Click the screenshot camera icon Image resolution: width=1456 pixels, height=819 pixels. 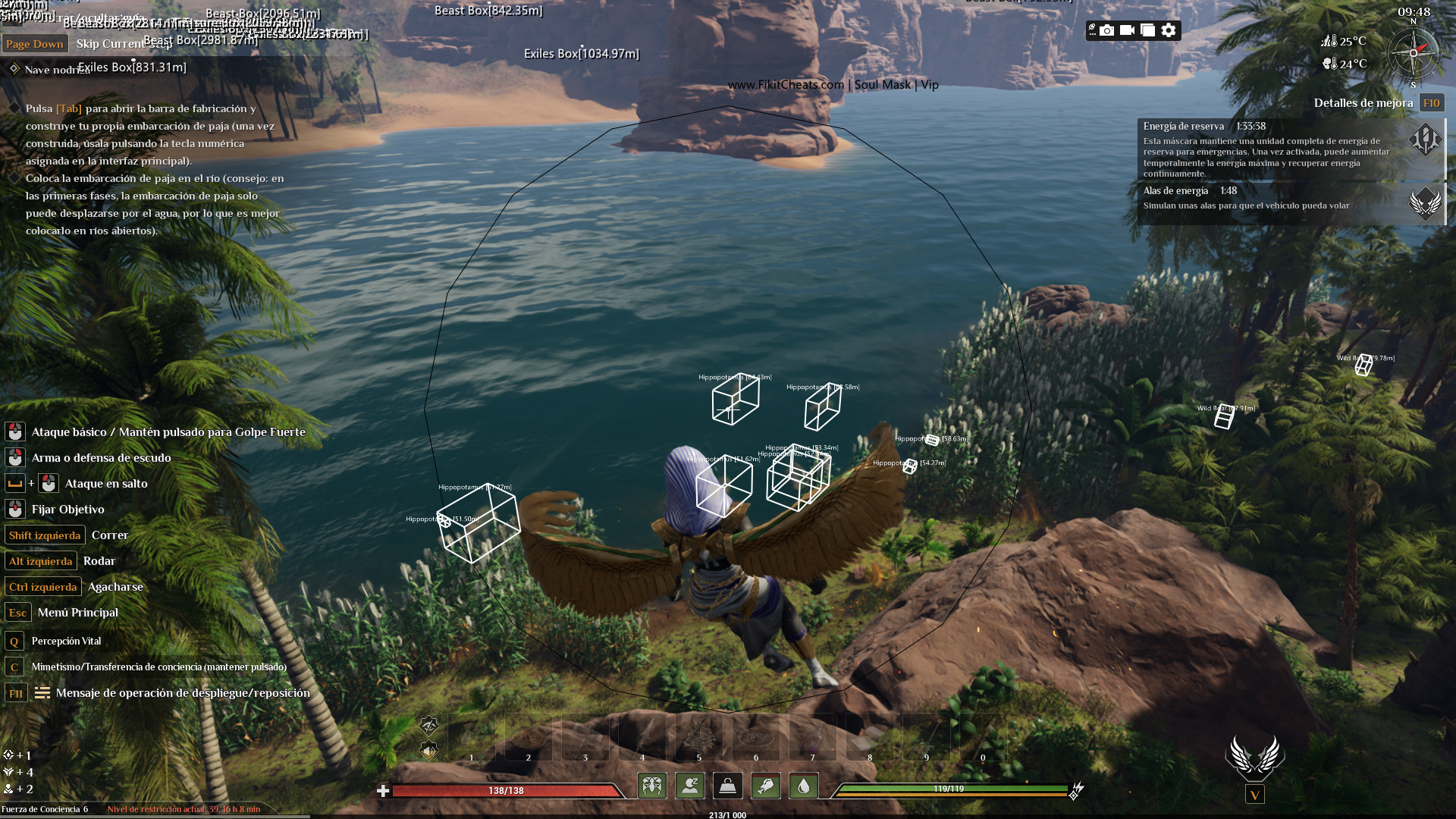(x=1106, y=31)
